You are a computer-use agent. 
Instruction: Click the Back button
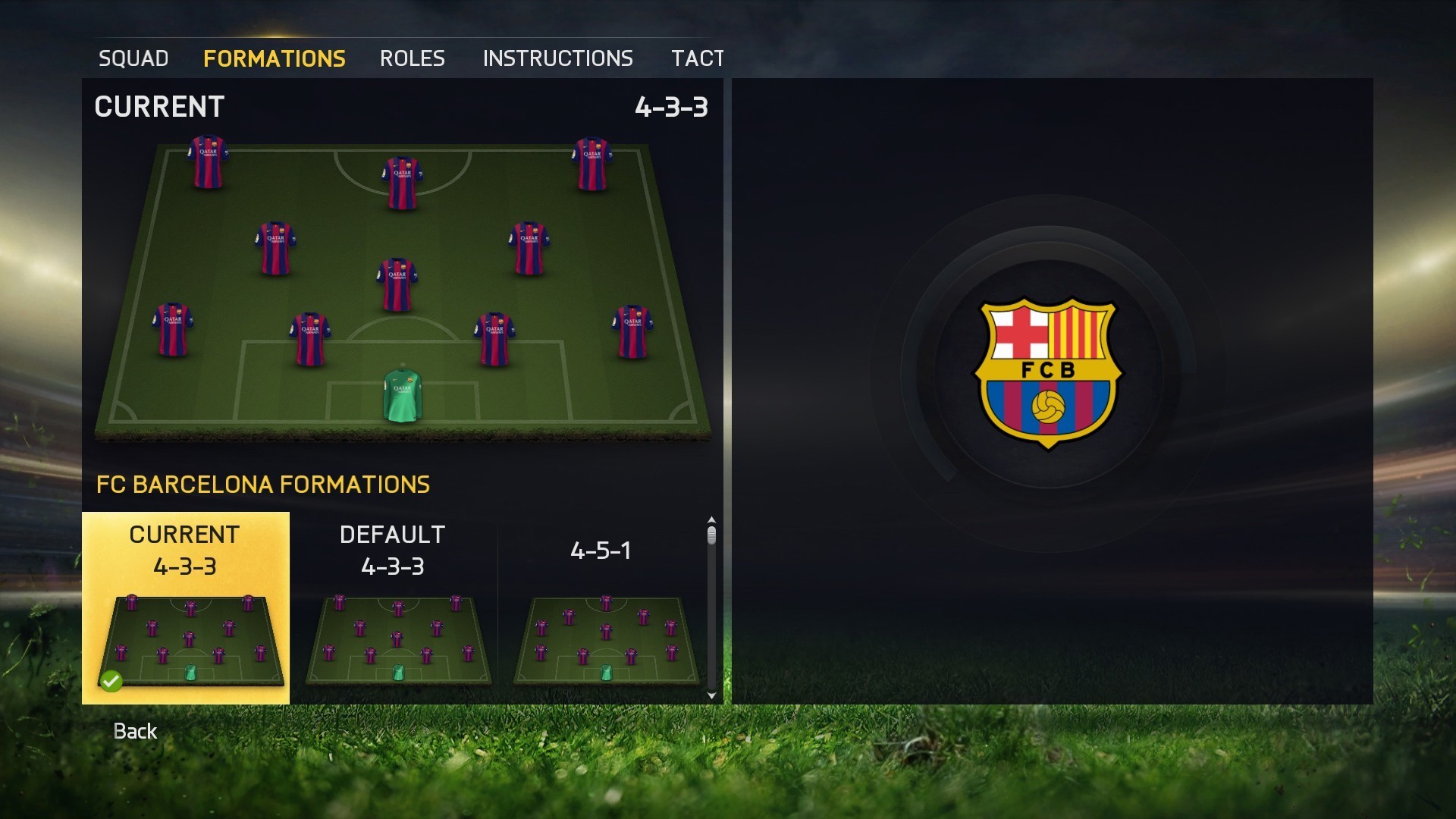[x=135, y=731]
